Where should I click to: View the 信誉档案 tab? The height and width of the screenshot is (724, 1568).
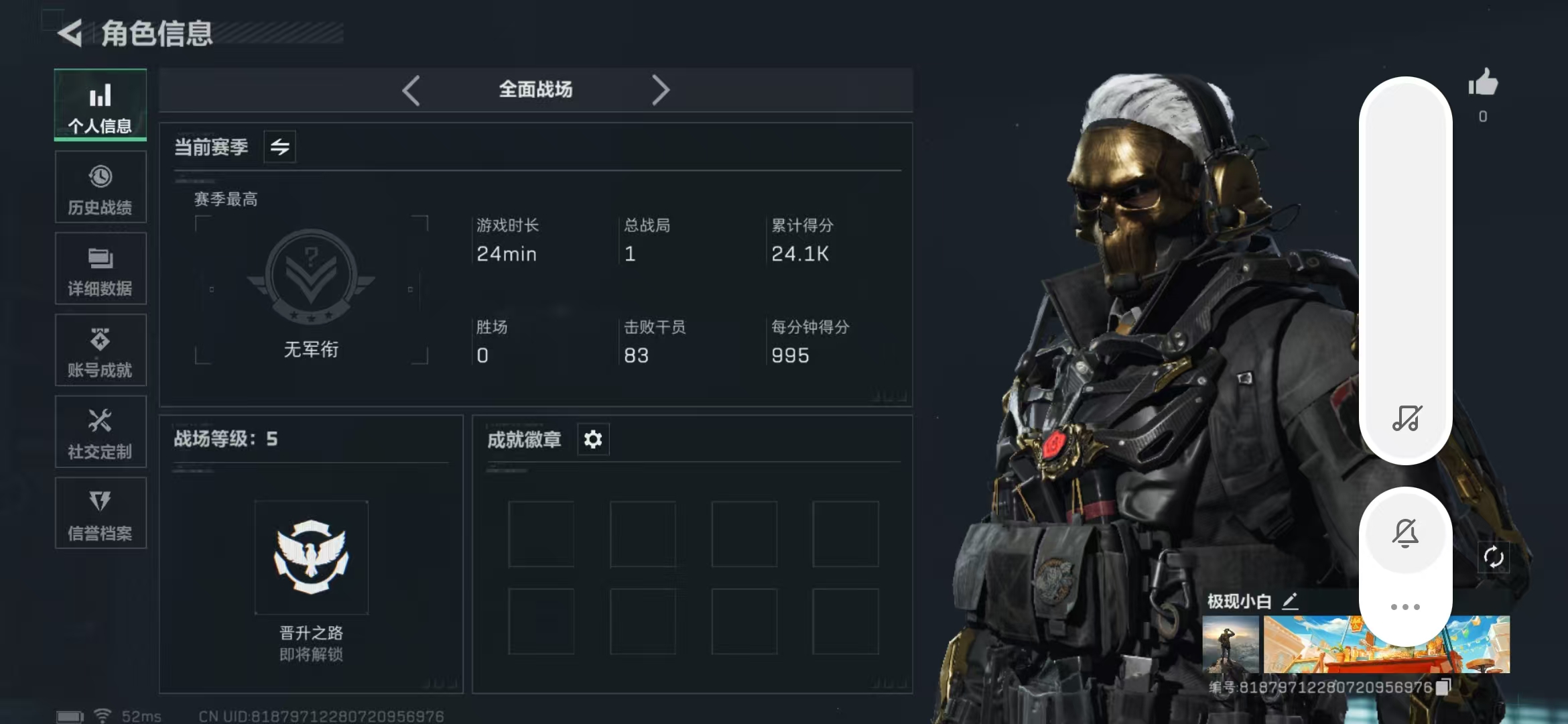101,514
